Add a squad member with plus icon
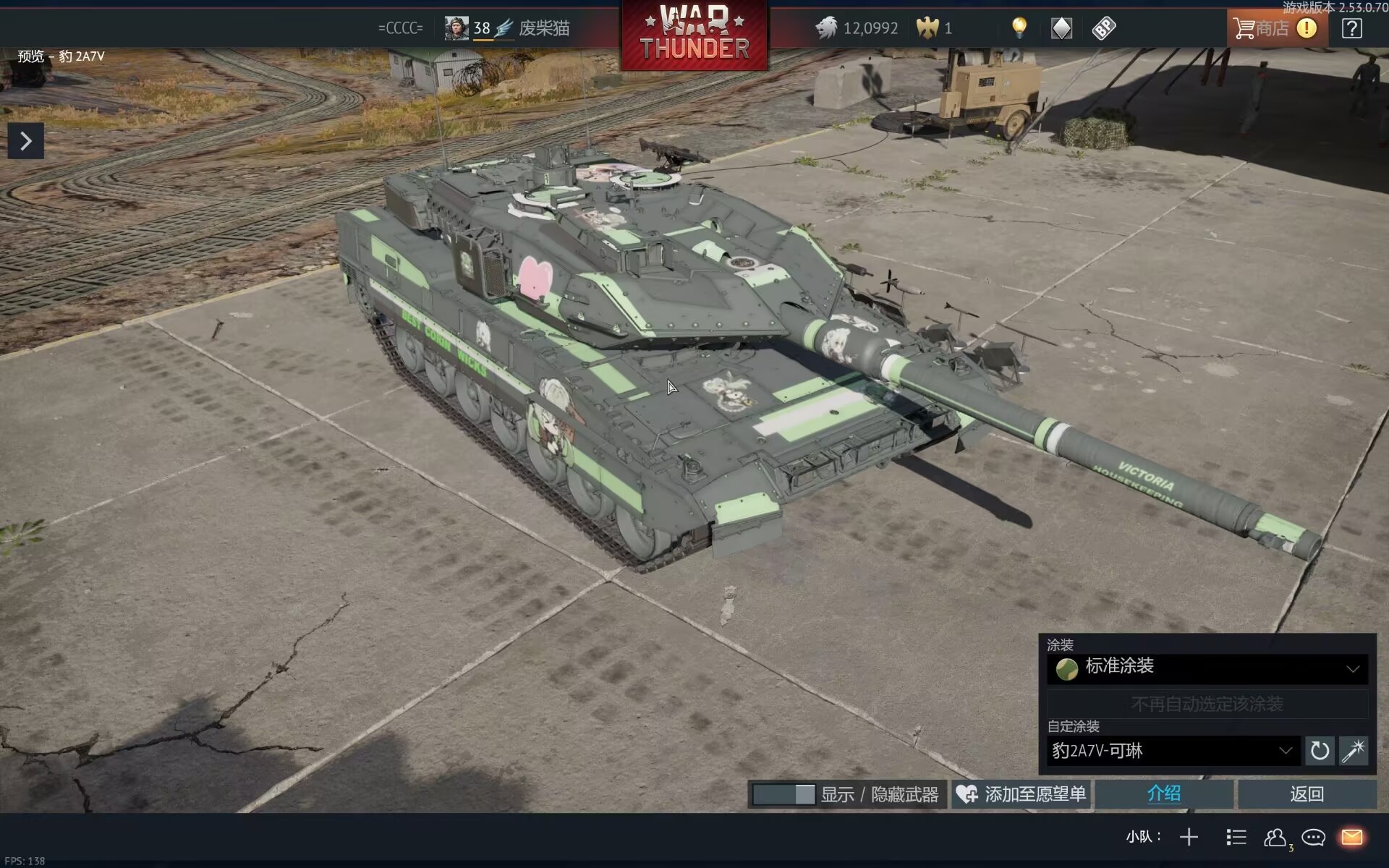Viewport: 1389px width, 868px height. (1189, 838)
